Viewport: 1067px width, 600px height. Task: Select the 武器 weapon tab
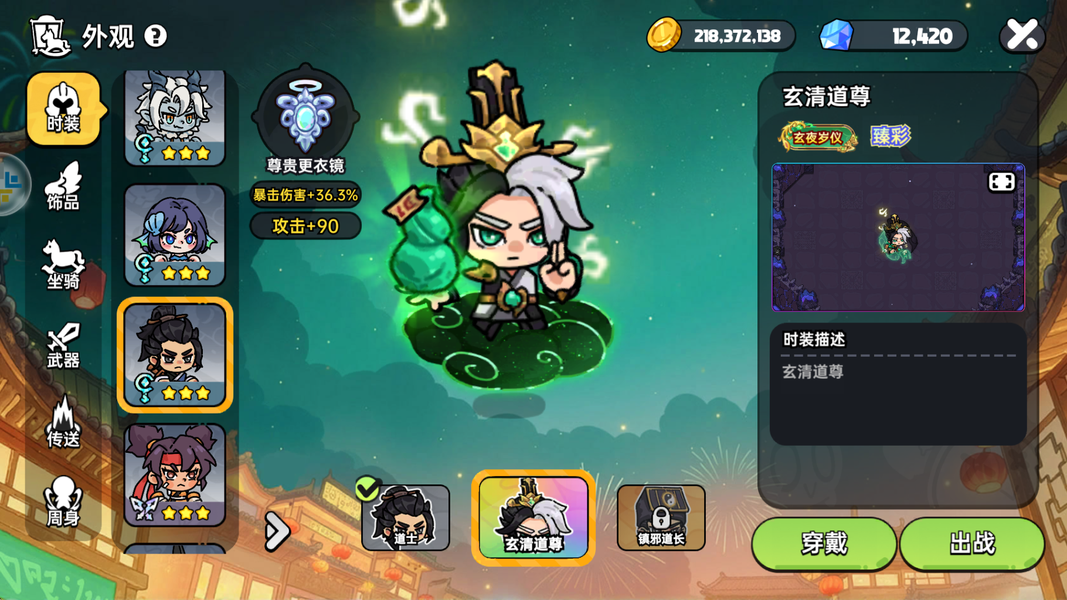(63, 345)
